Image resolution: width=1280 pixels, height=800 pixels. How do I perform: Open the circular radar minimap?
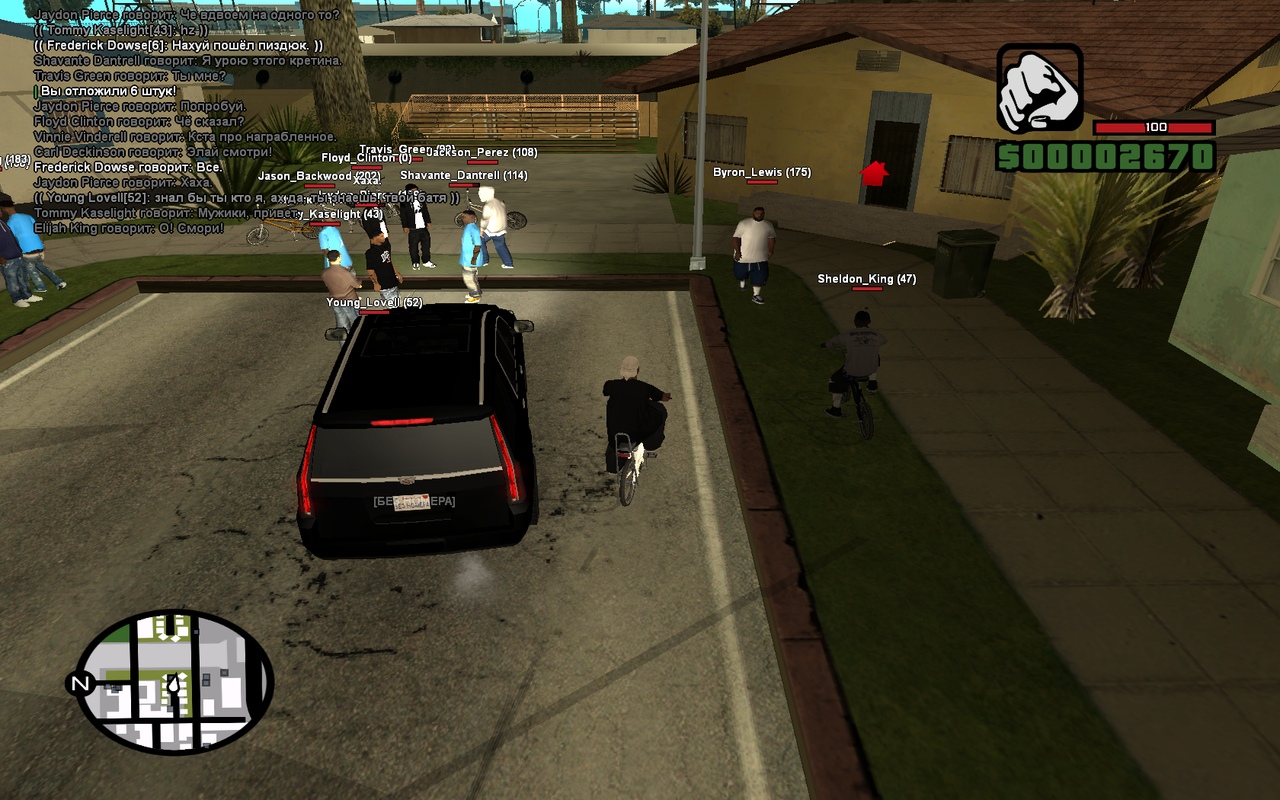click(x=175, y=682)
